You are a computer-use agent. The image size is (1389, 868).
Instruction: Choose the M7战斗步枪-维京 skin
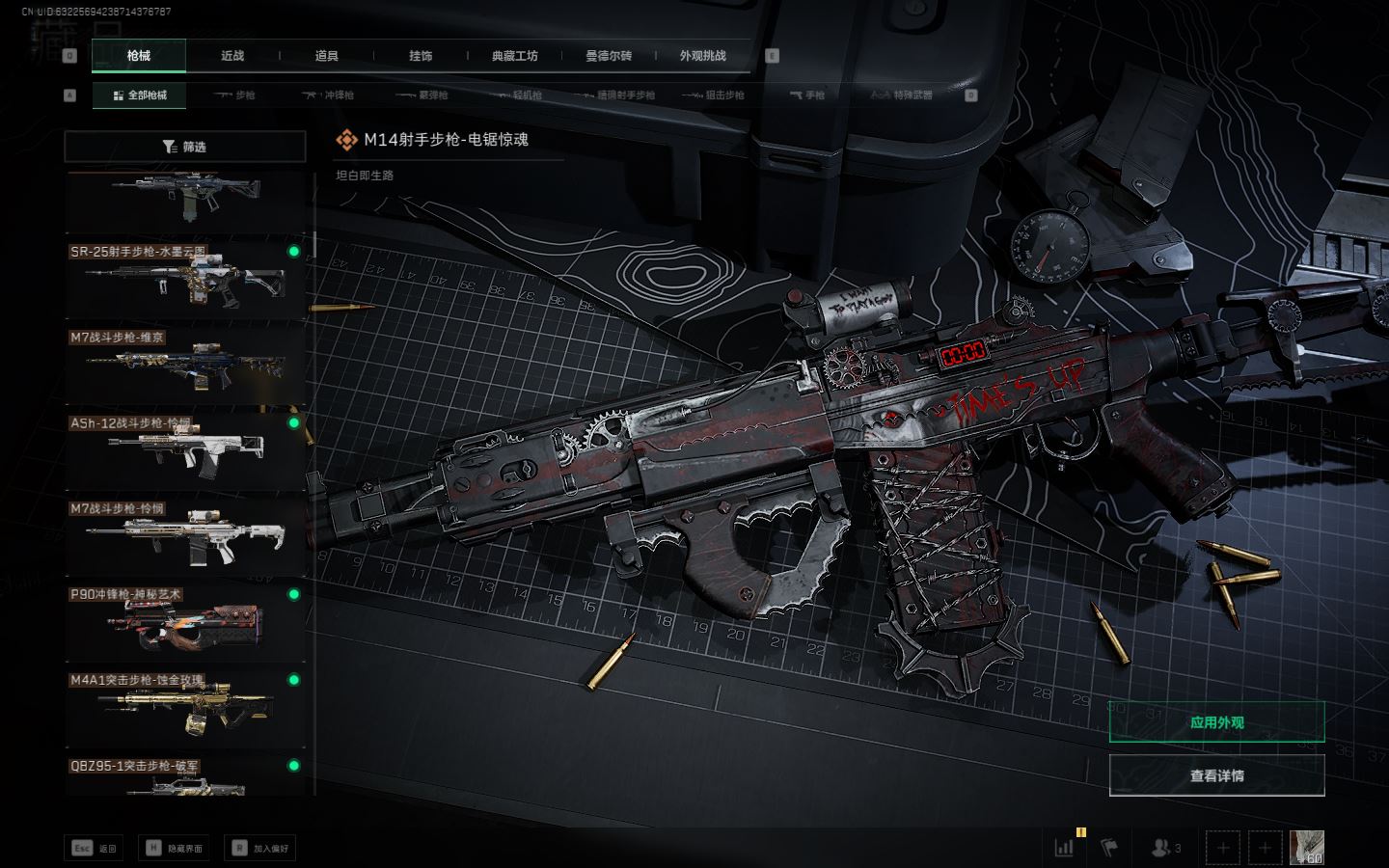pyautogui.click(x=185, y=366)
